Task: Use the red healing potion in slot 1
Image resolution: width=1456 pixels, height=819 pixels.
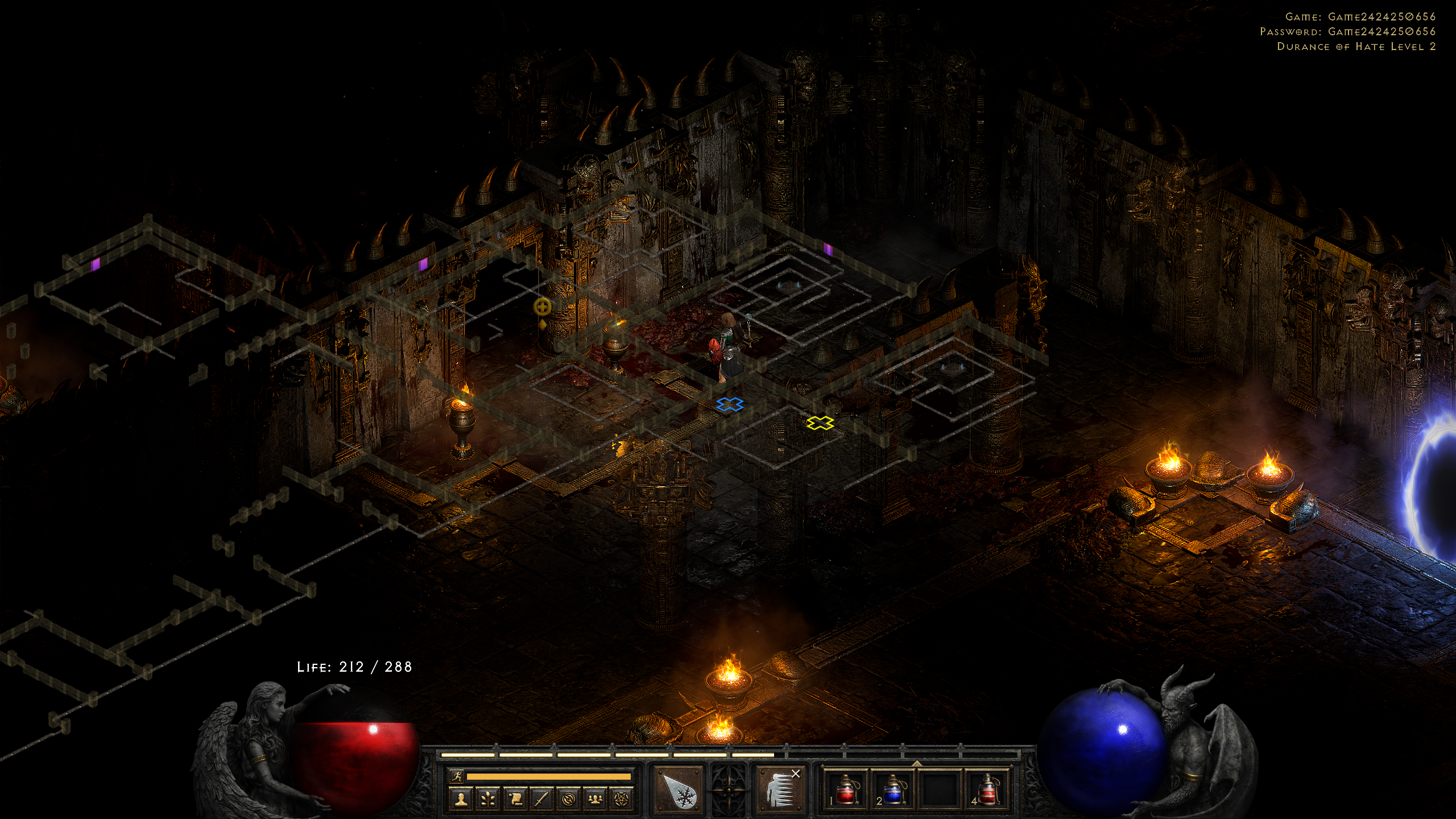Action: (x=846, y=789)
